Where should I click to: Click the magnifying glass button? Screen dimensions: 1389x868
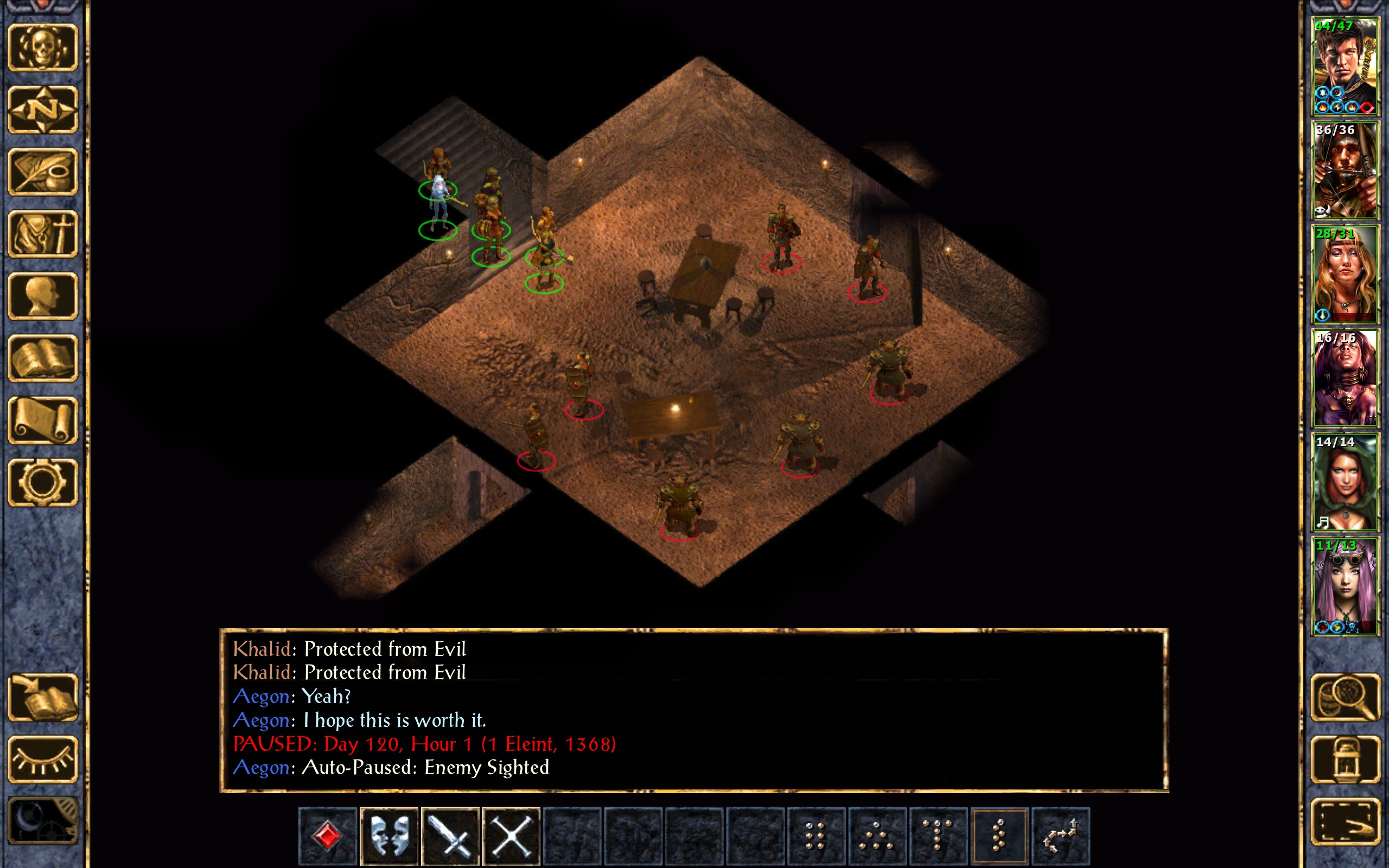point(1345,698)
